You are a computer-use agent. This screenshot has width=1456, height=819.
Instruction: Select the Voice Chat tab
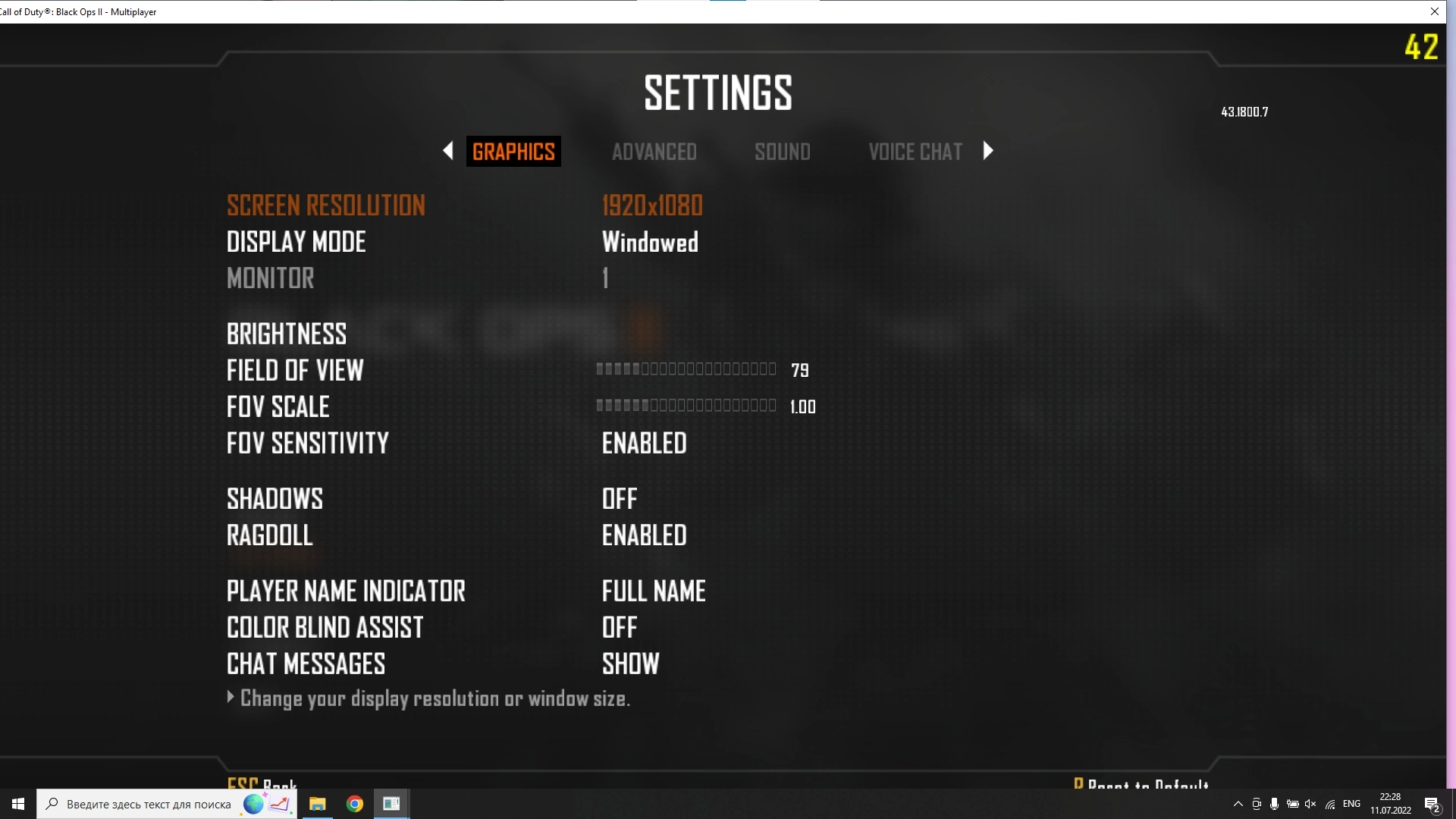(x=915, y=152)
